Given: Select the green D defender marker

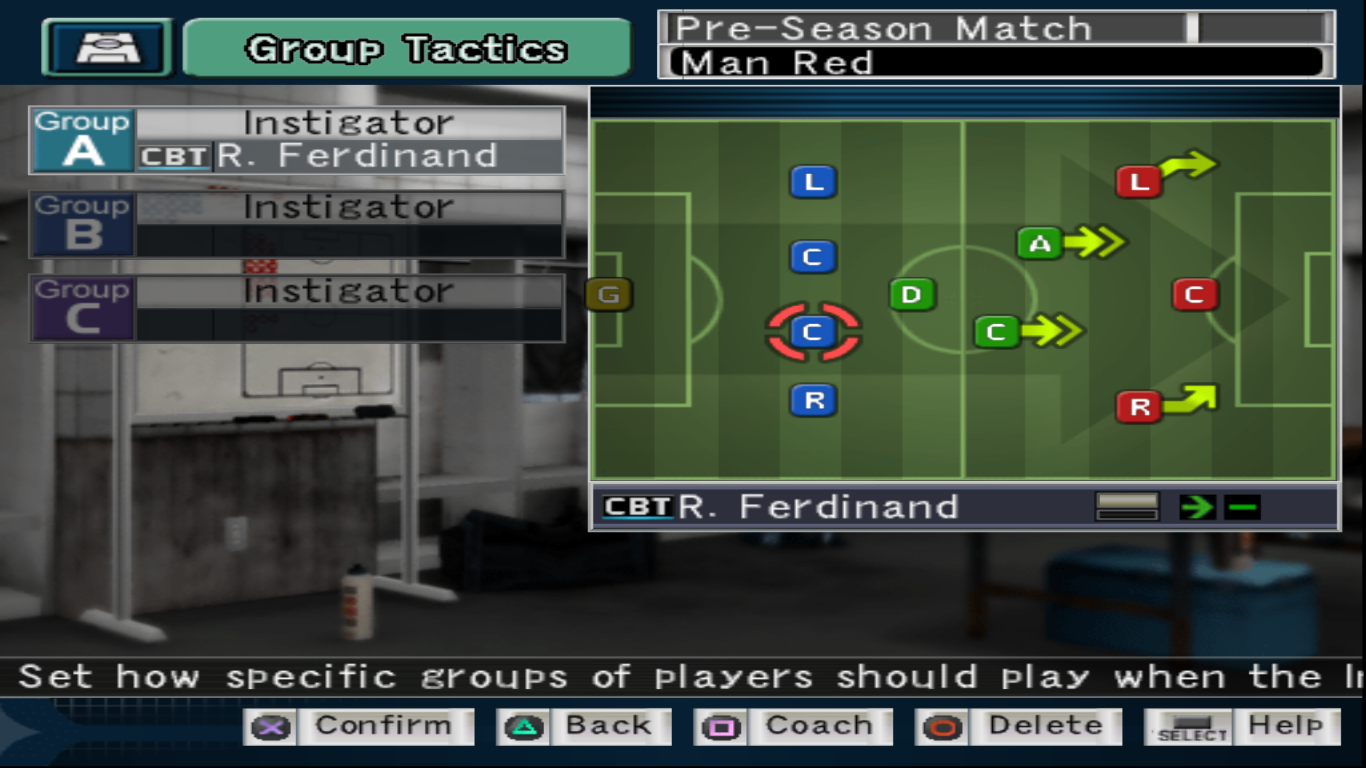Looking at the screenshot, I should [x=912, y=295].
